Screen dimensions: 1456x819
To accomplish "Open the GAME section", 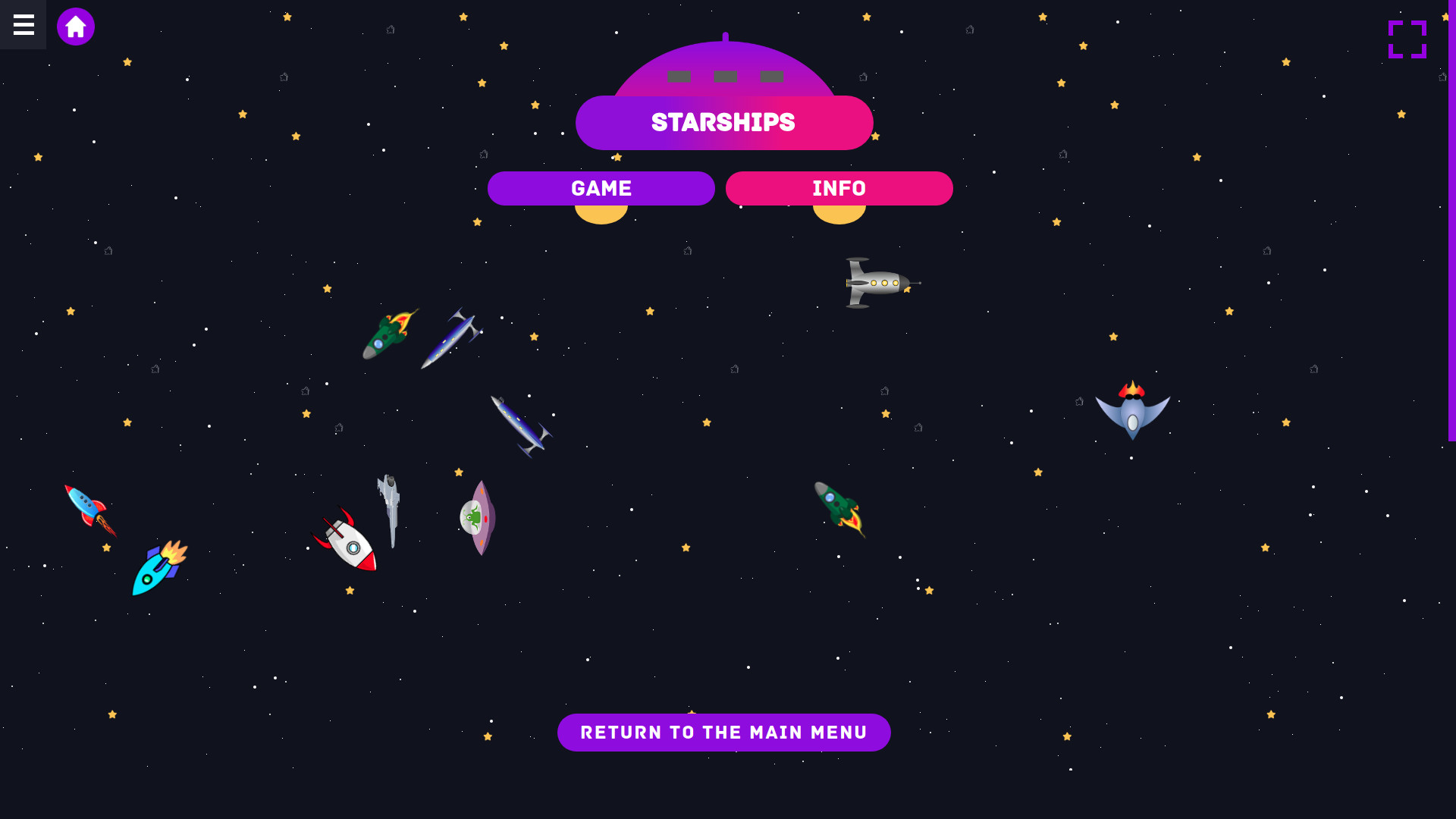I will (601, 188).
